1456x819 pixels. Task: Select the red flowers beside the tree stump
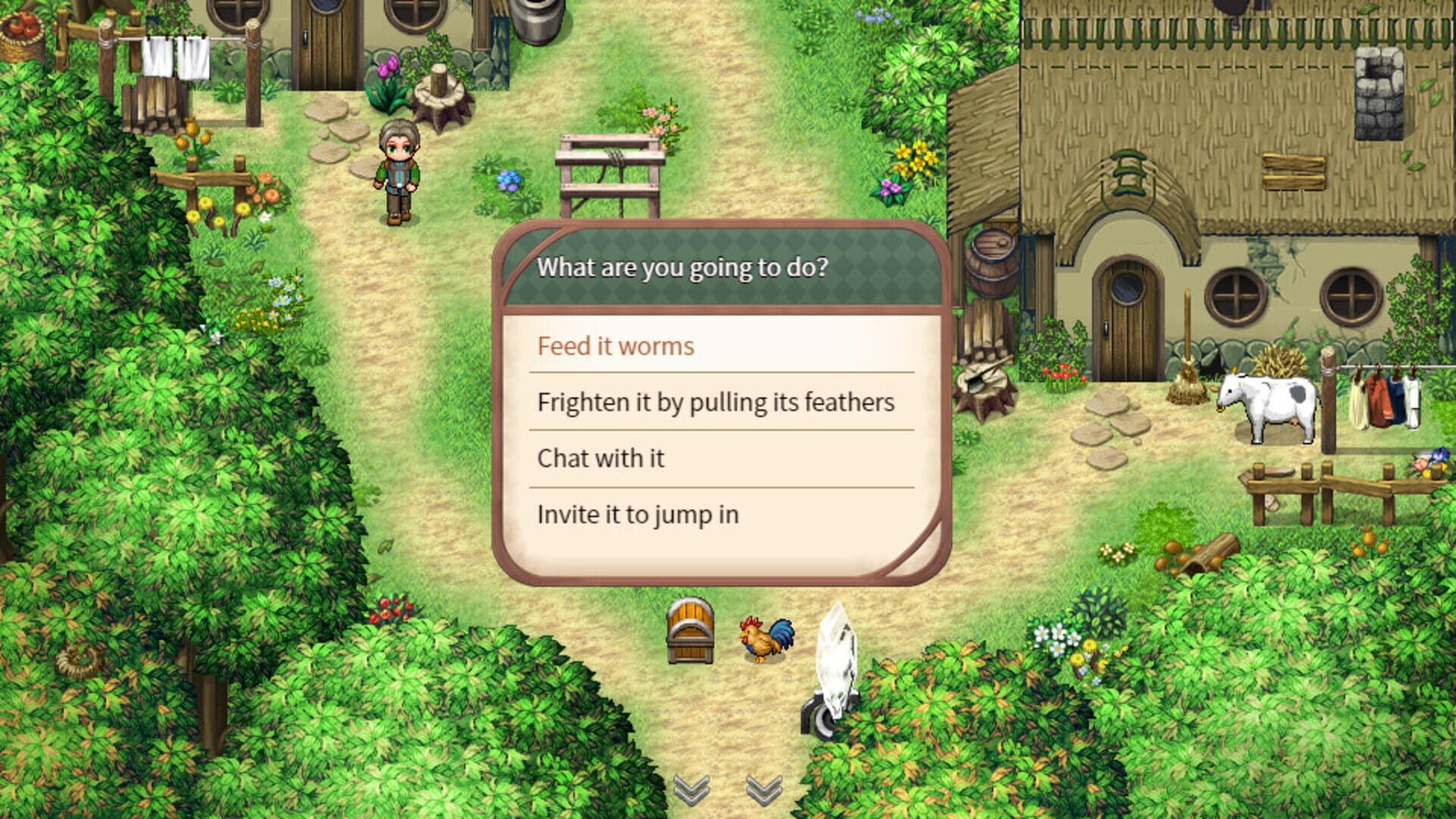(1062, 372)
